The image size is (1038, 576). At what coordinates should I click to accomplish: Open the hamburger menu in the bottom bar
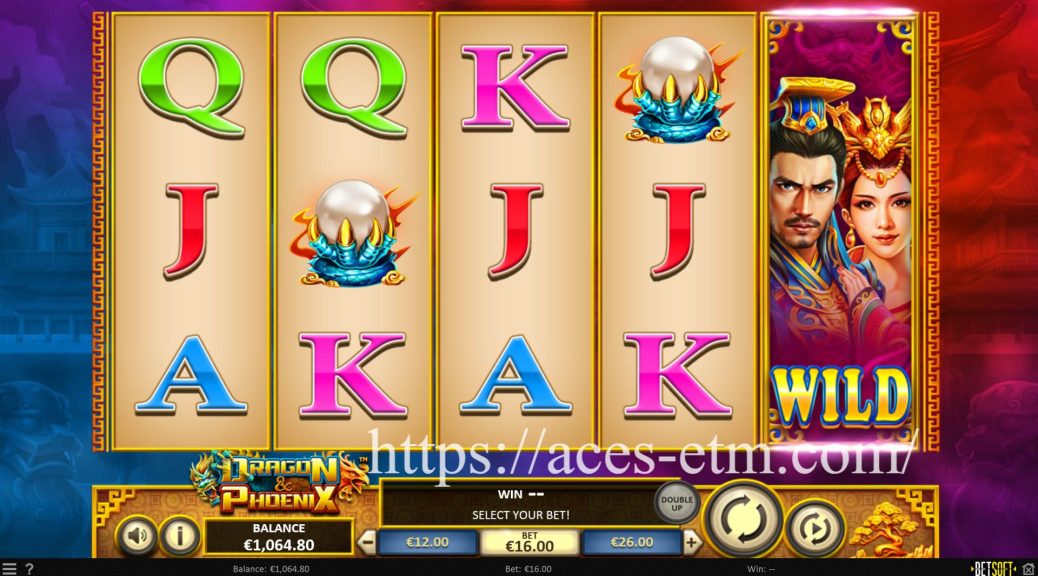(9, 569)
